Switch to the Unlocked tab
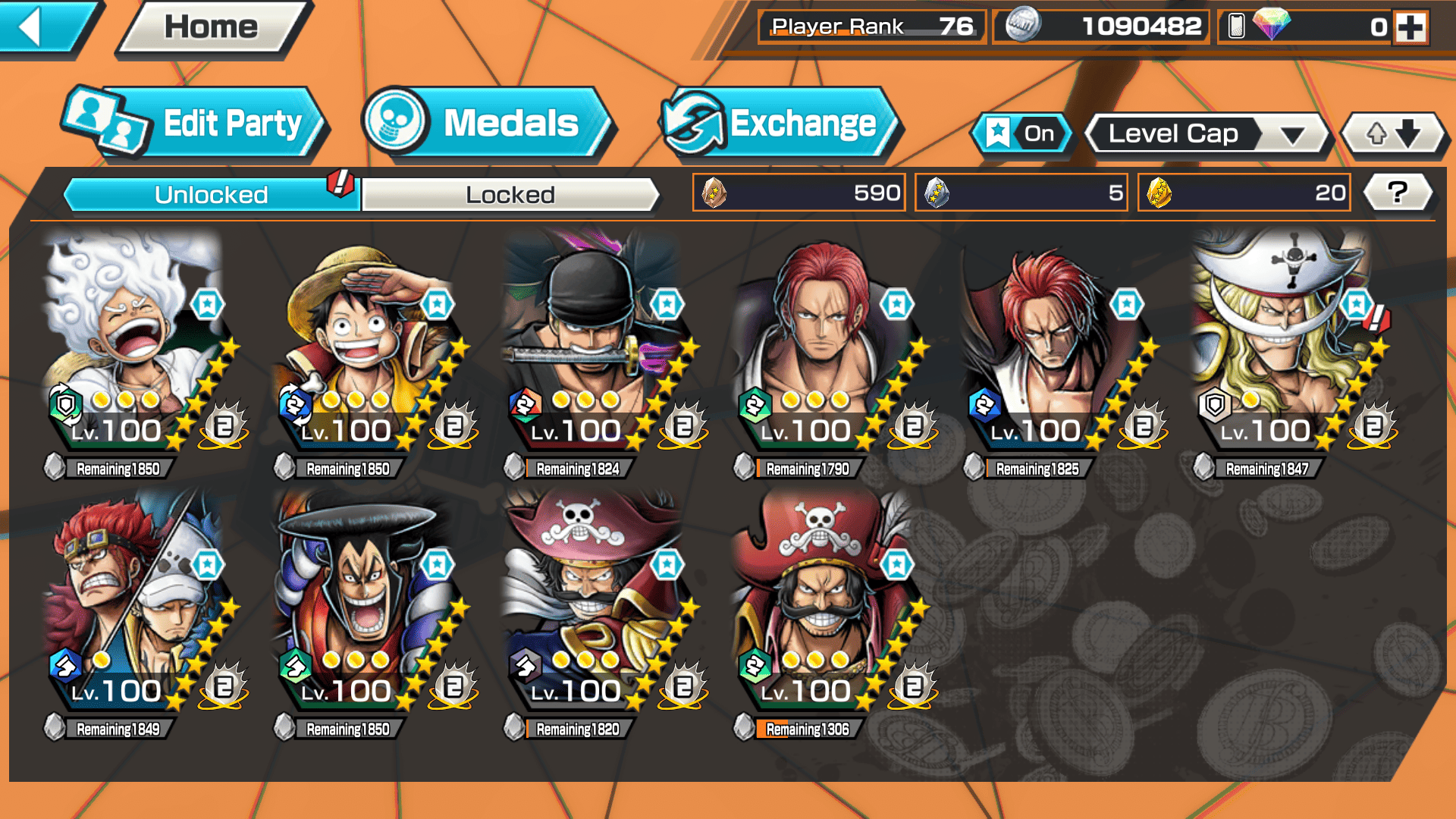 [x=211, y=195]
